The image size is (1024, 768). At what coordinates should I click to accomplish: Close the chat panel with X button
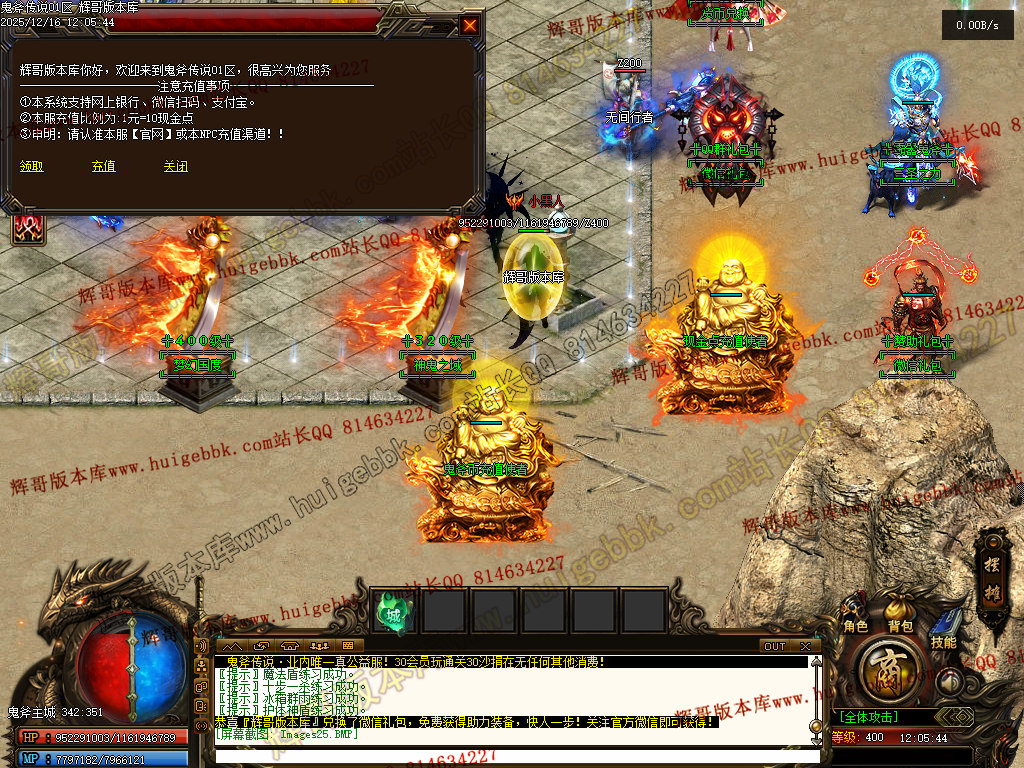pyautogui.click(x=804, y=646)
